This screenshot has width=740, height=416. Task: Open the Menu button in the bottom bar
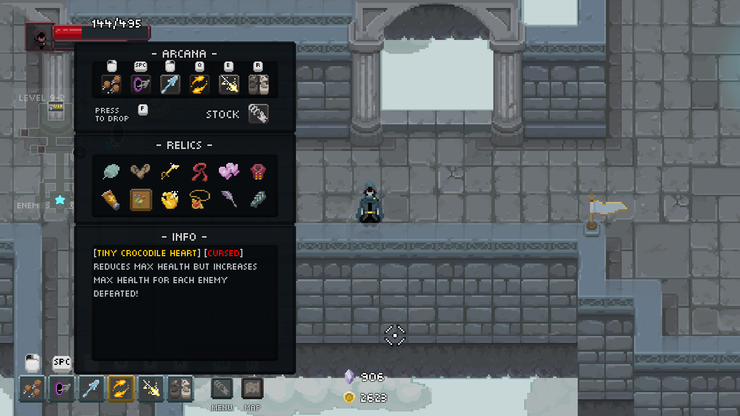pos(222,388)
